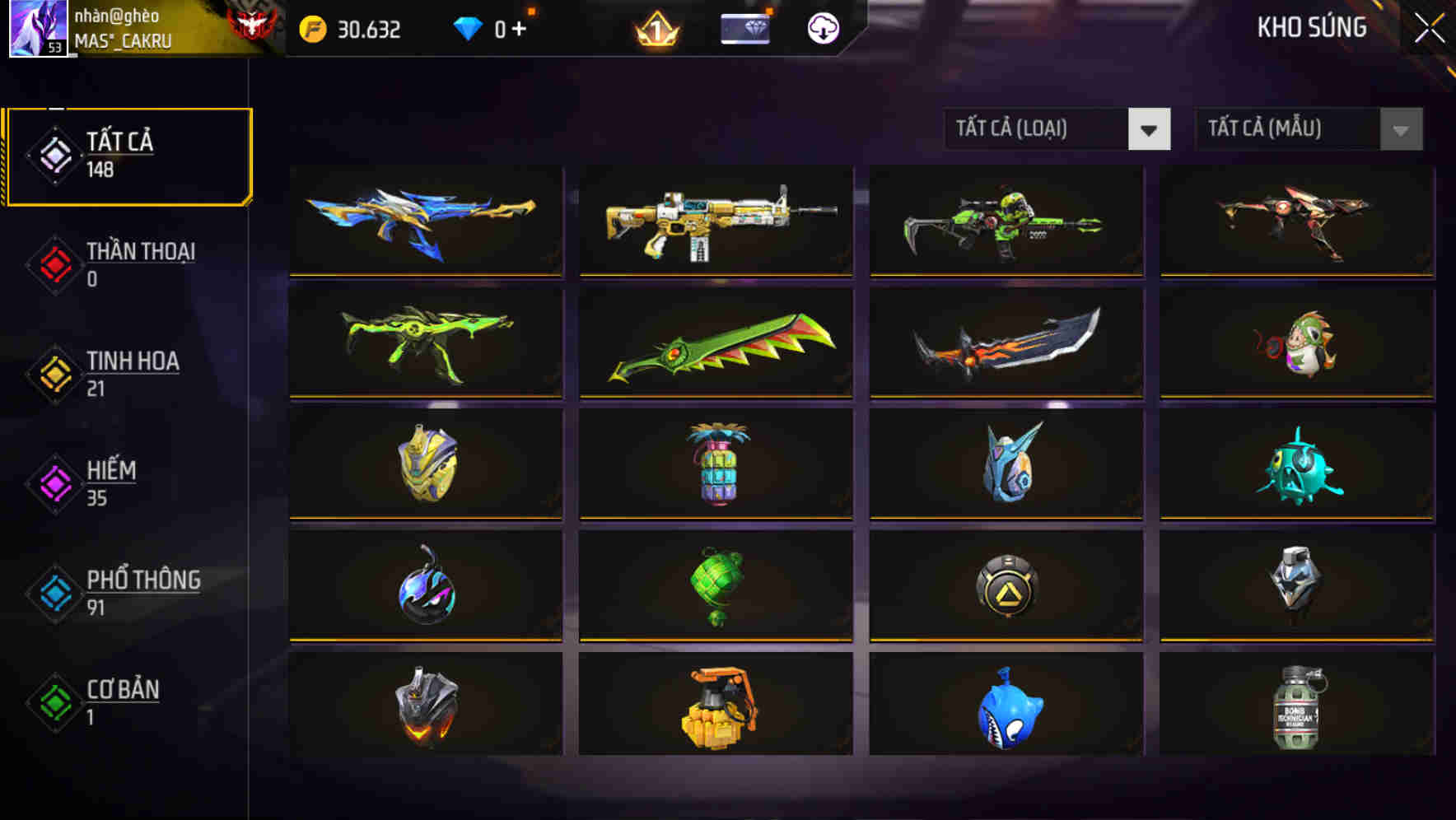Open the TẤT CẢ (MẪU) dropdown
The height and width of the screenshot is (820, 1456).
tap(1308, 129)
